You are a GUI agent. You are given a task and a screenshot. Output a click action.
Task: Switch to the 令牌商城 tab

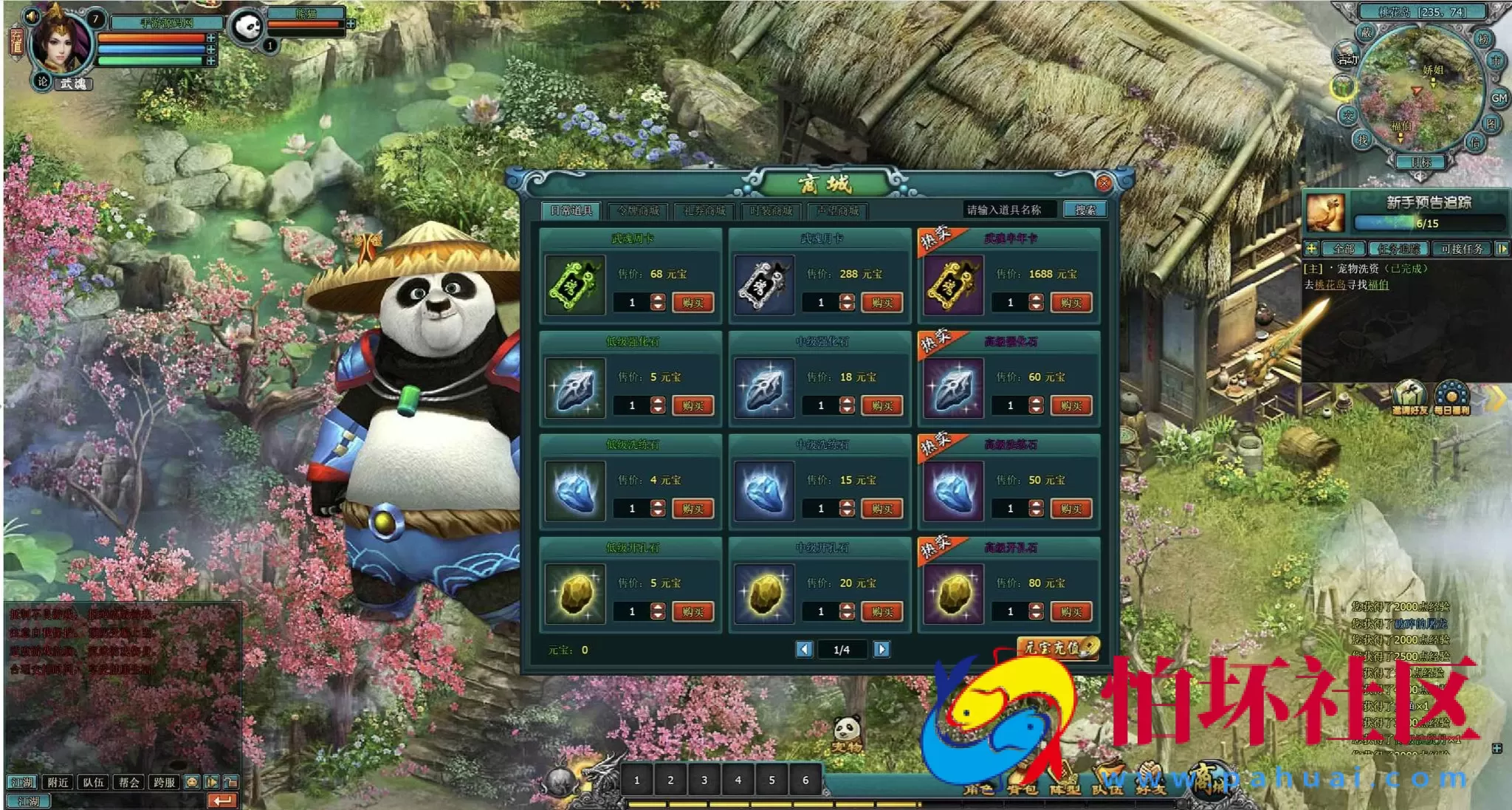coord(638,211)
